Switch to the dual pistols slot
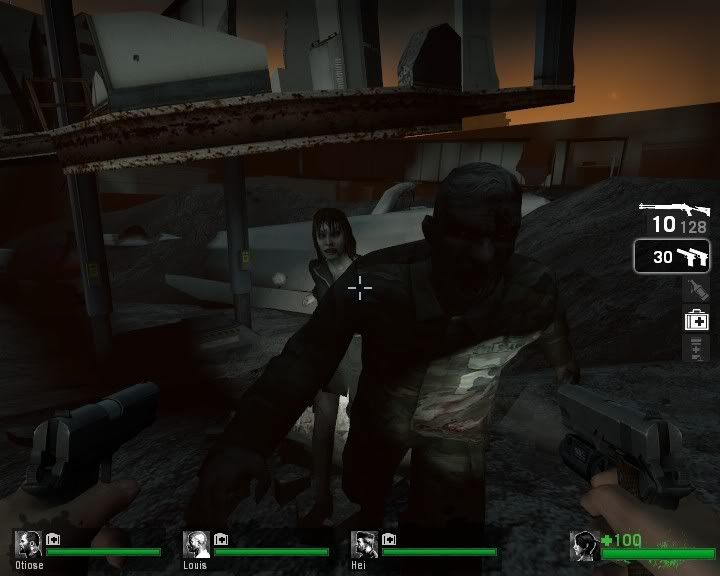This screenshot has height=576, width=720. point(675,257)
